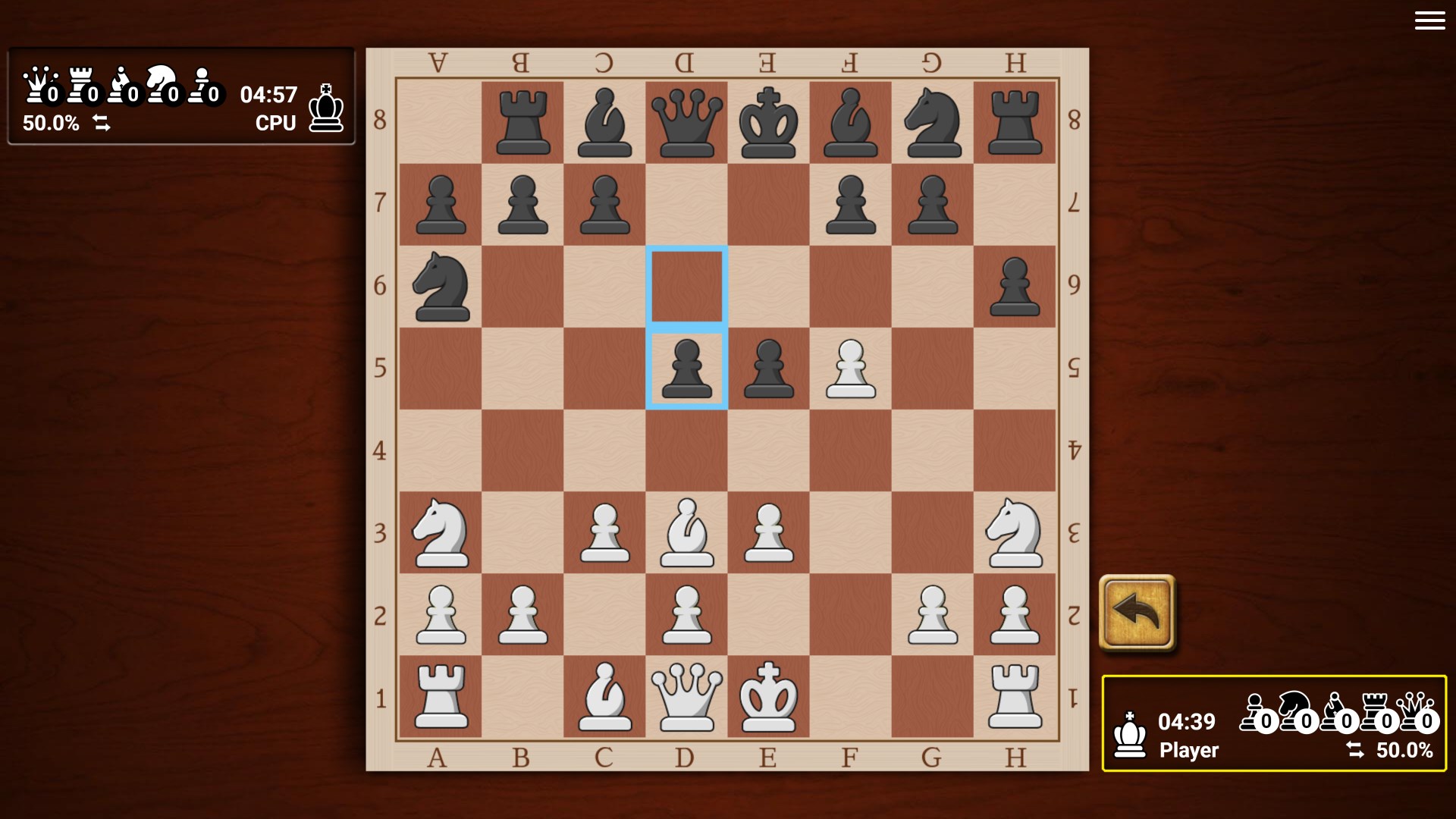Image resolution: width=1456 pixels, height=819 pixels.
Task: Click the highlighted empty square on d6
Action: [x=686, y=285]
